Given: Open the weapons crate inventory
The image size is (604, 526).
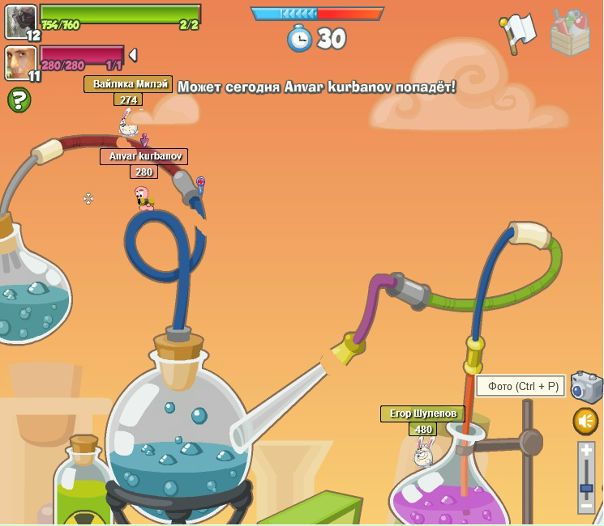Looking at the screenshot, I should pyautogui.click(x=571, y=32).
